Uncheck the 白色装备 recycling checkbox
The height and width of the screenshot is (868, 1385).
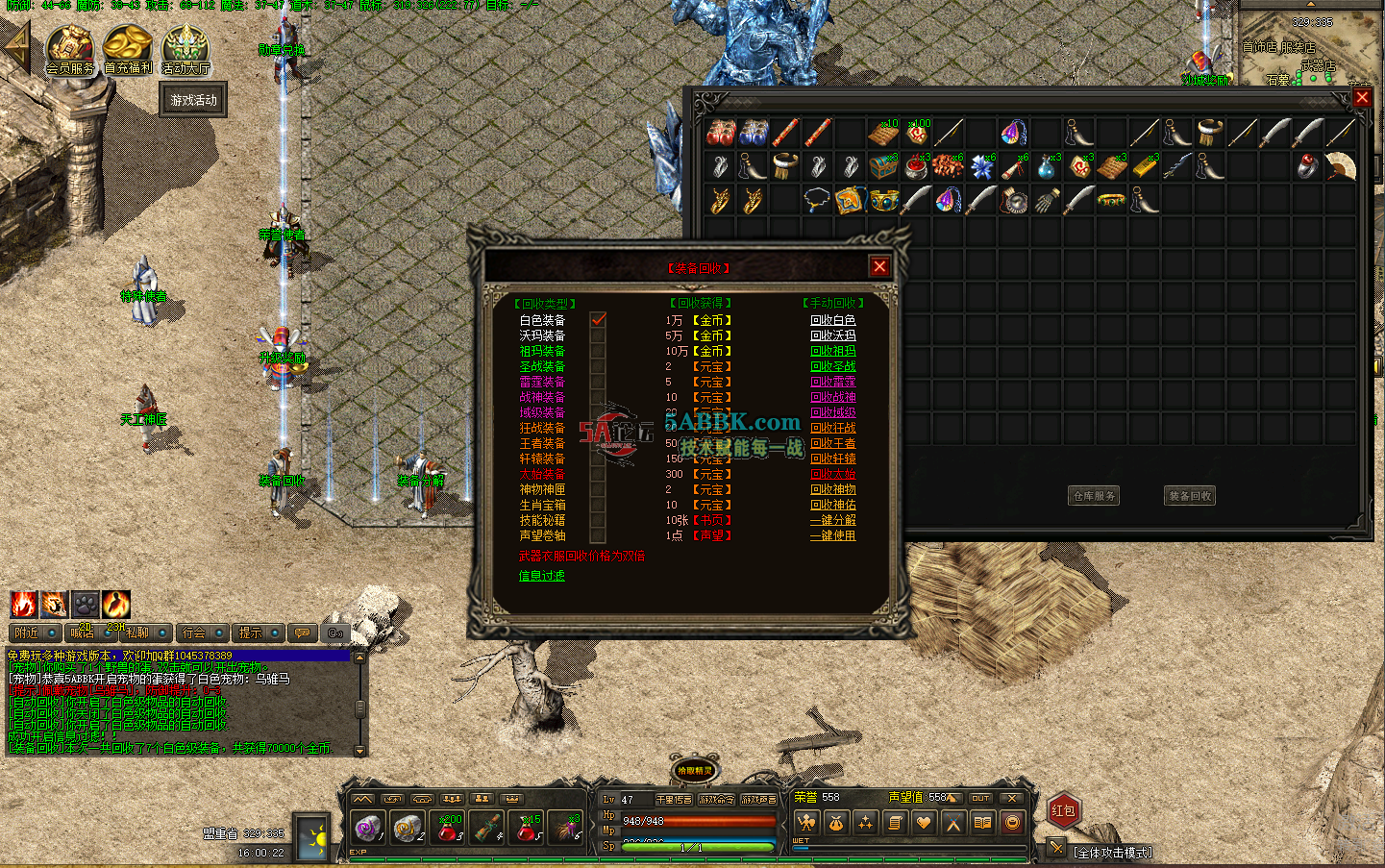tap(597, 319)
